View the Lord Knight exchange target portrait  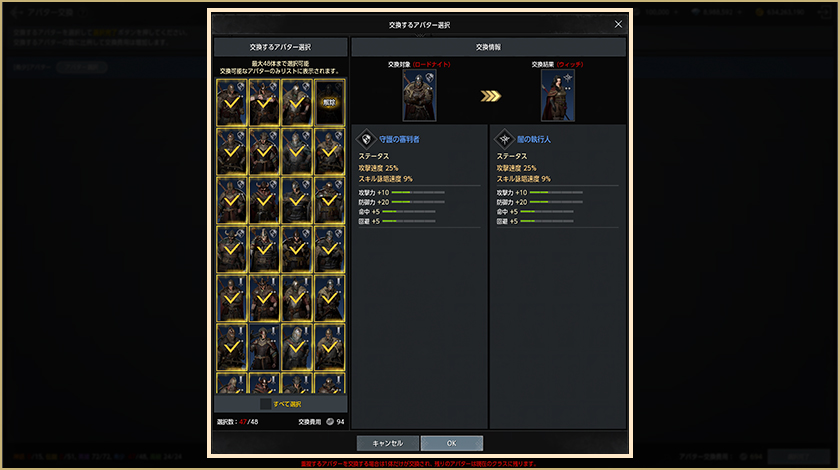[x=419, y=95]
